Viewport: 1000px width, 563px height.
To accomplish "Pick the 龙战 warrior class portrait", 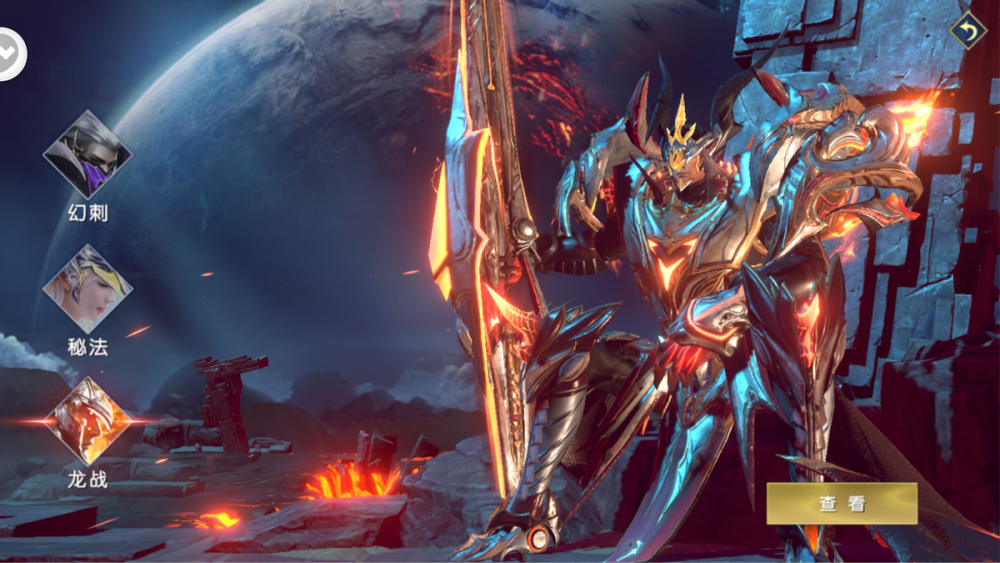I will click(87, 421).
